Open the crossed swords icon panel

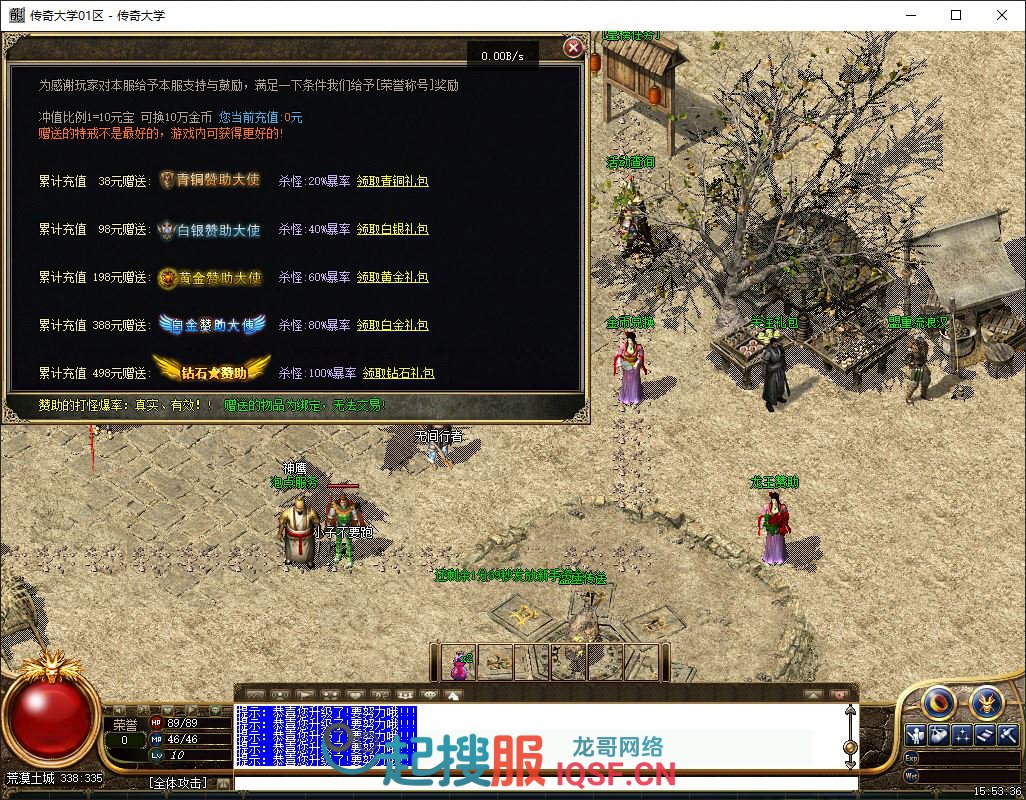coord(1008,736)
